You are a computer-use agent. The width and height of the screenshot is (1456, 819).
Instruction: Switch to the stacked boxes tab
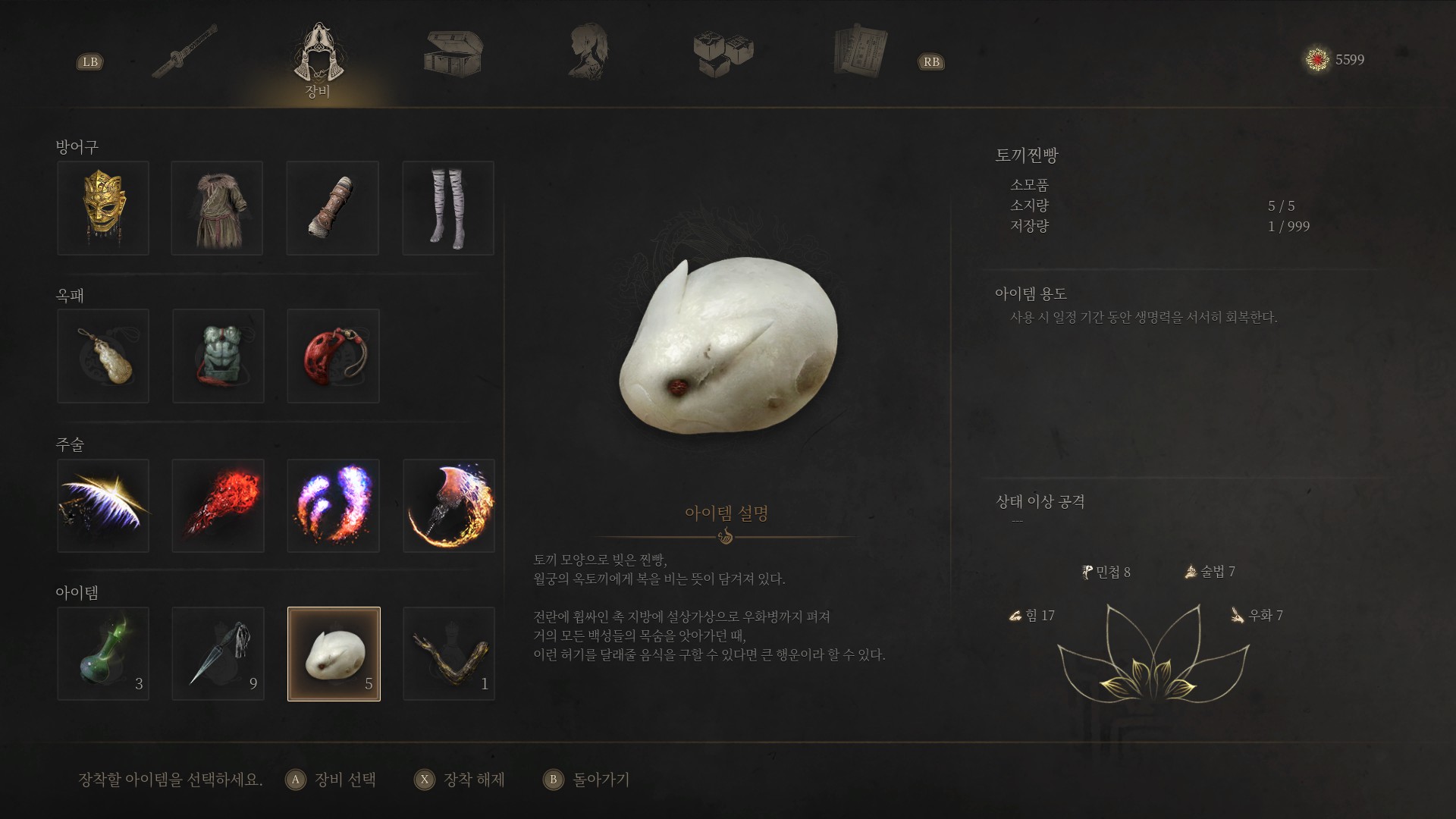pyautogui.click(x=723, y=53)
